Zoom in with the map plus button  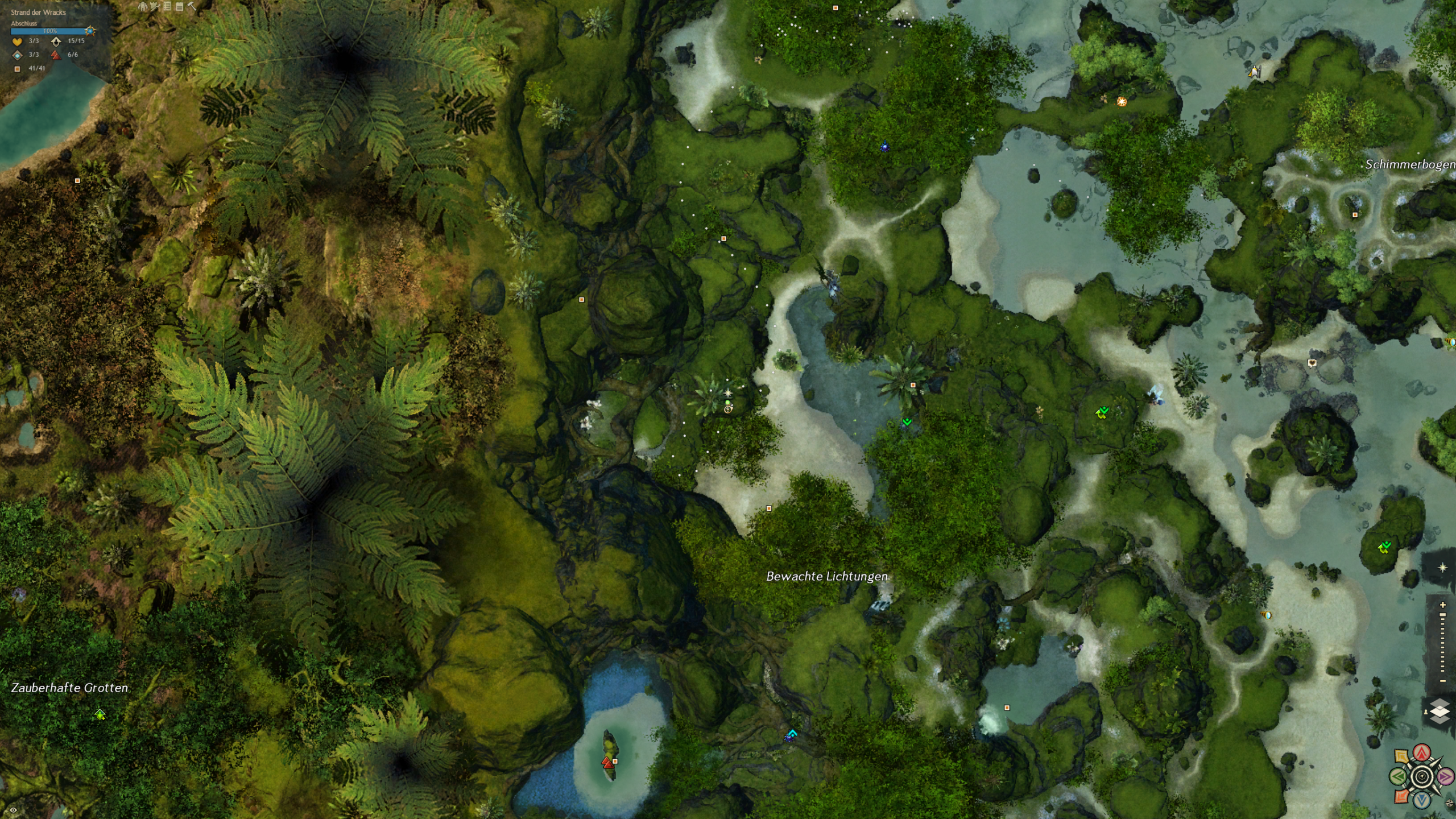pos(1443,605)
